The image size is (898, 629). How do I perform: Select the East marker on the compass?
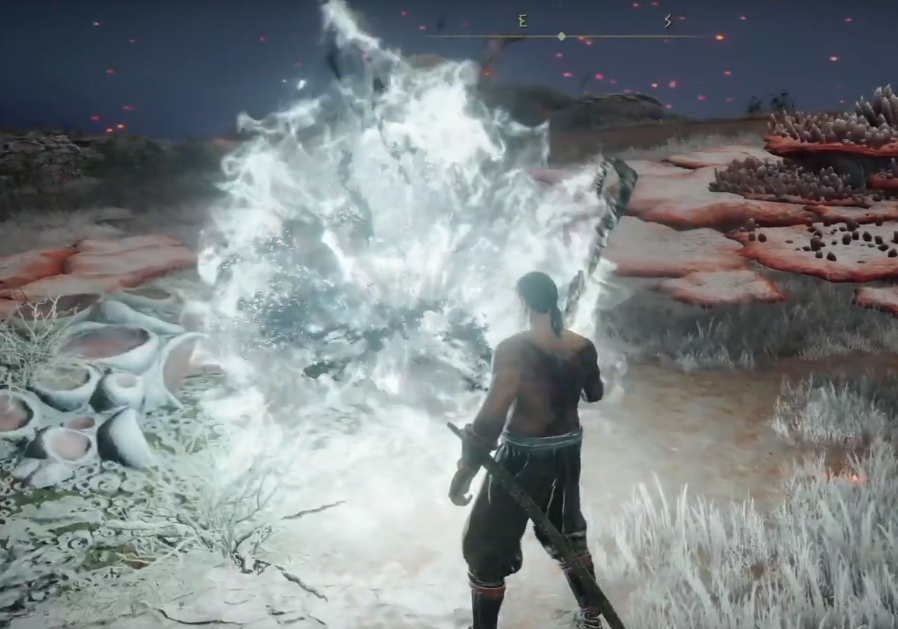tap(522, 20)
